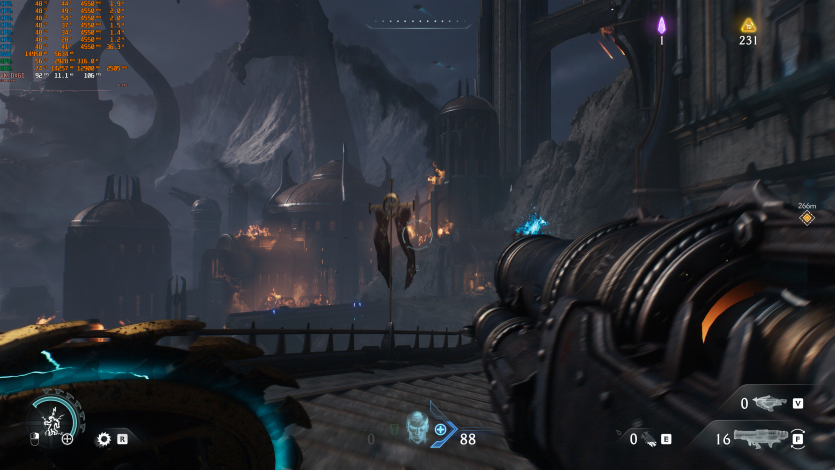The image size is (835, 470).
Task: Click the gold triangle currency icon
Action: coord(748,25)
